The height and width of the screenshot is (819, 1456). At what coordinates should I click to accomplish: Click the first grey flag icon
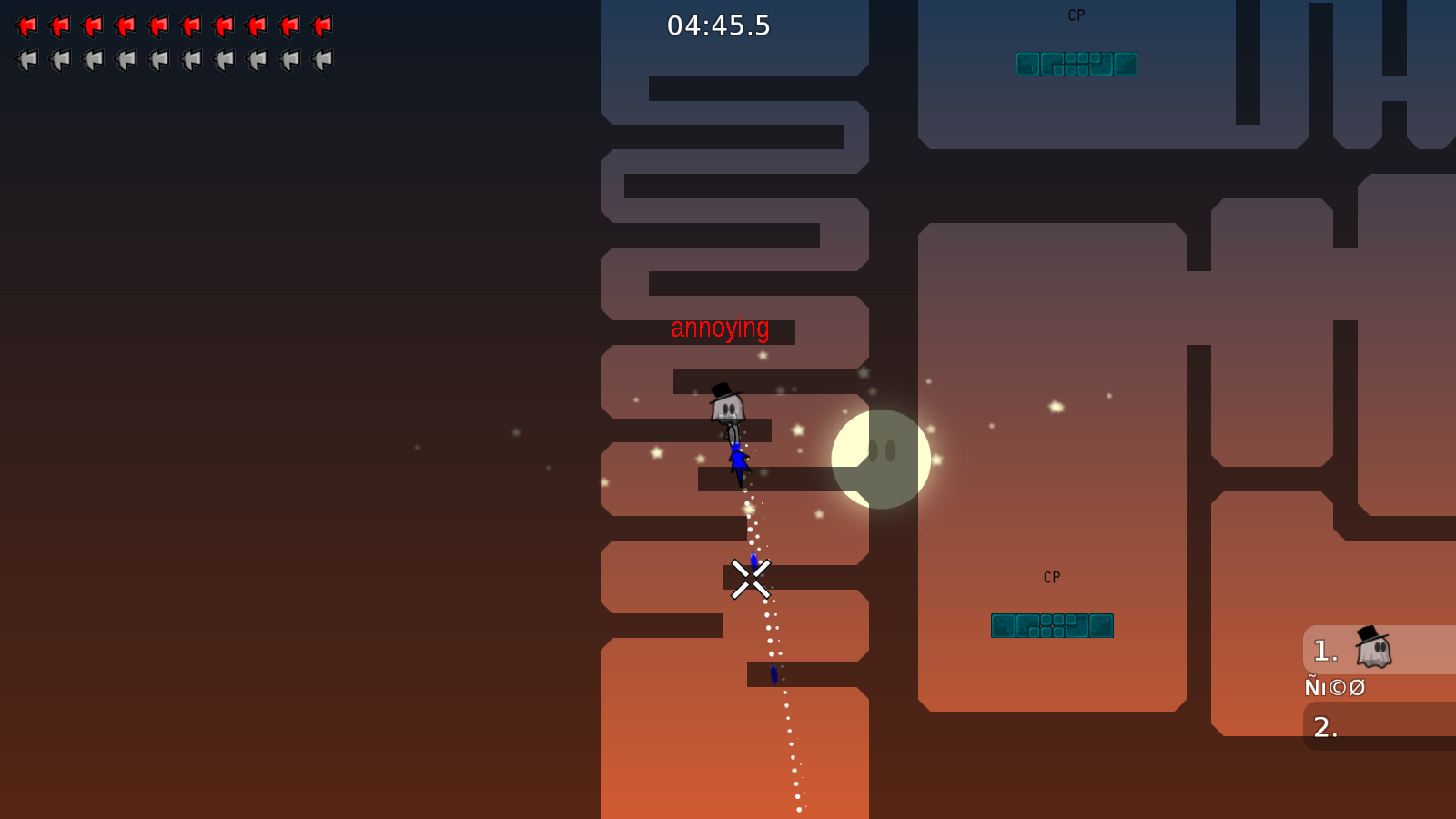(x=28, y=60)
